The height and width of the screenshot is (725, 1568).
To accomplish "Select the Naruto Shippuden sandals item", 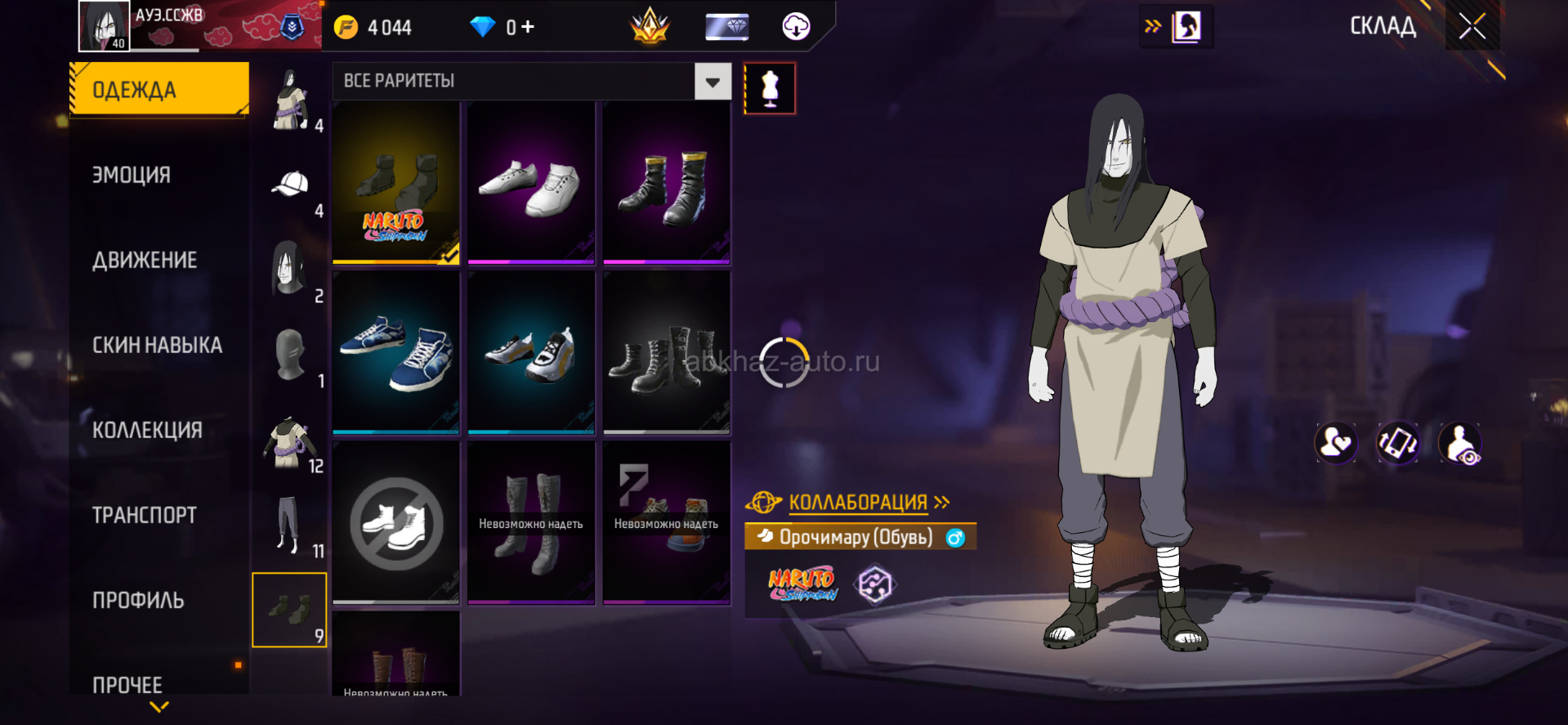I will (396, 182).
